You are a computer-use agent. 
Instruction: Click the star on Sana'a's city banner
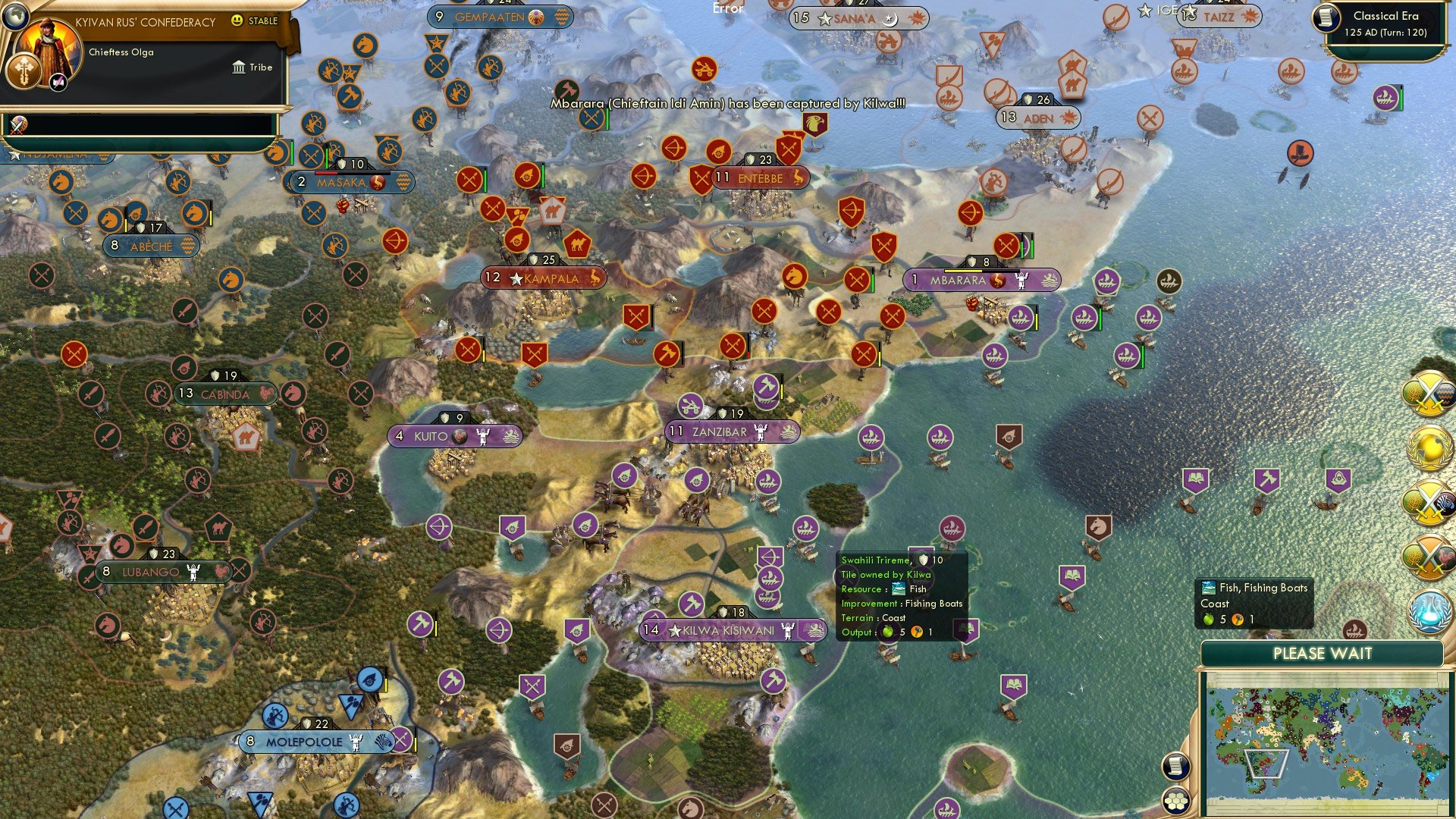(x=824, y=18)
